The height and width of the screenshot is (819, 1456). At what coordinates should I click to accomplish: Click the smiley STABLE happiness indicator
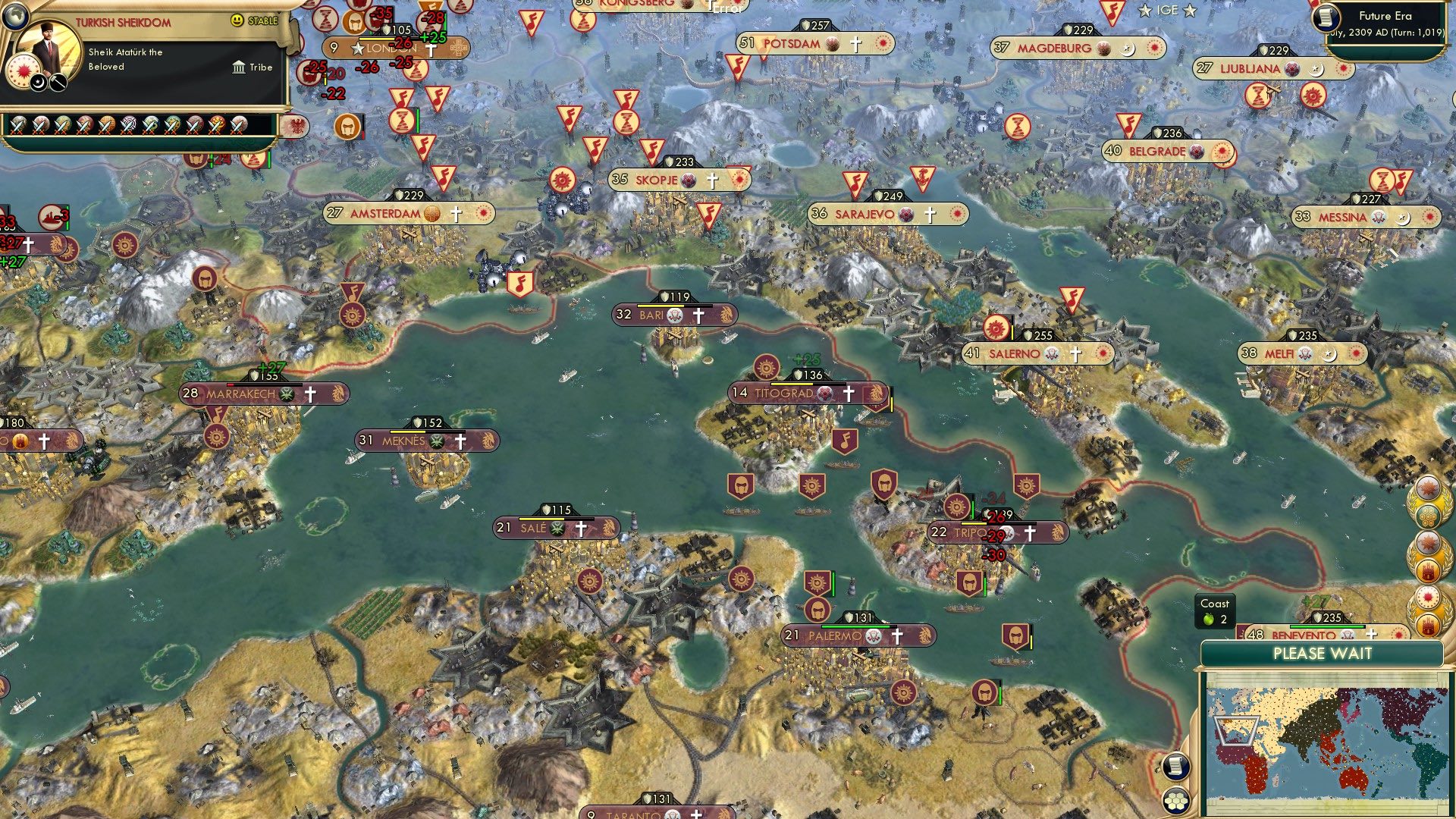click(239, 20)
